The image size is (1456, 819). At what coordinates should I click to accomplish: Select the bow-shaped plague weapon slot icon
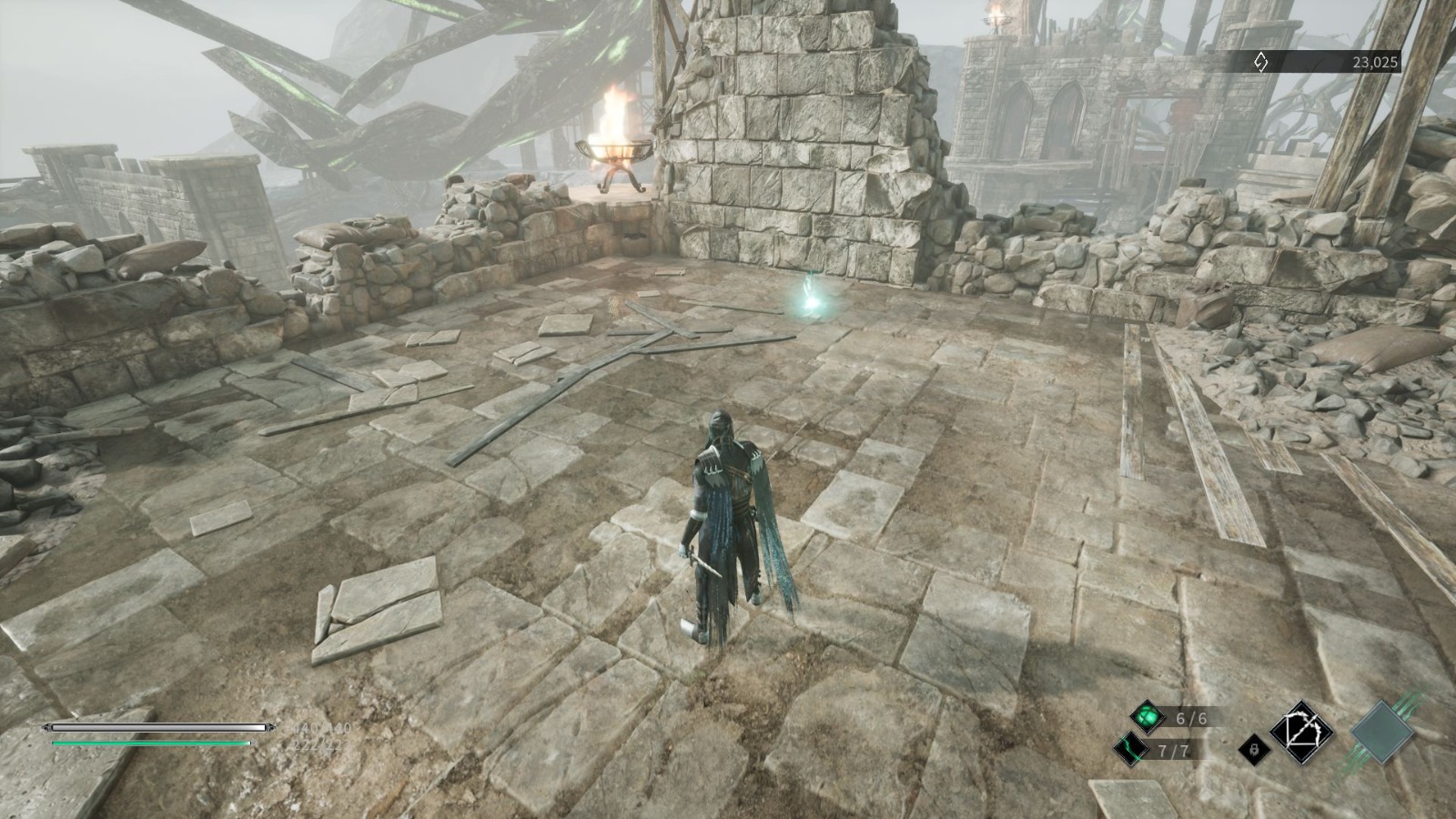1303,733
